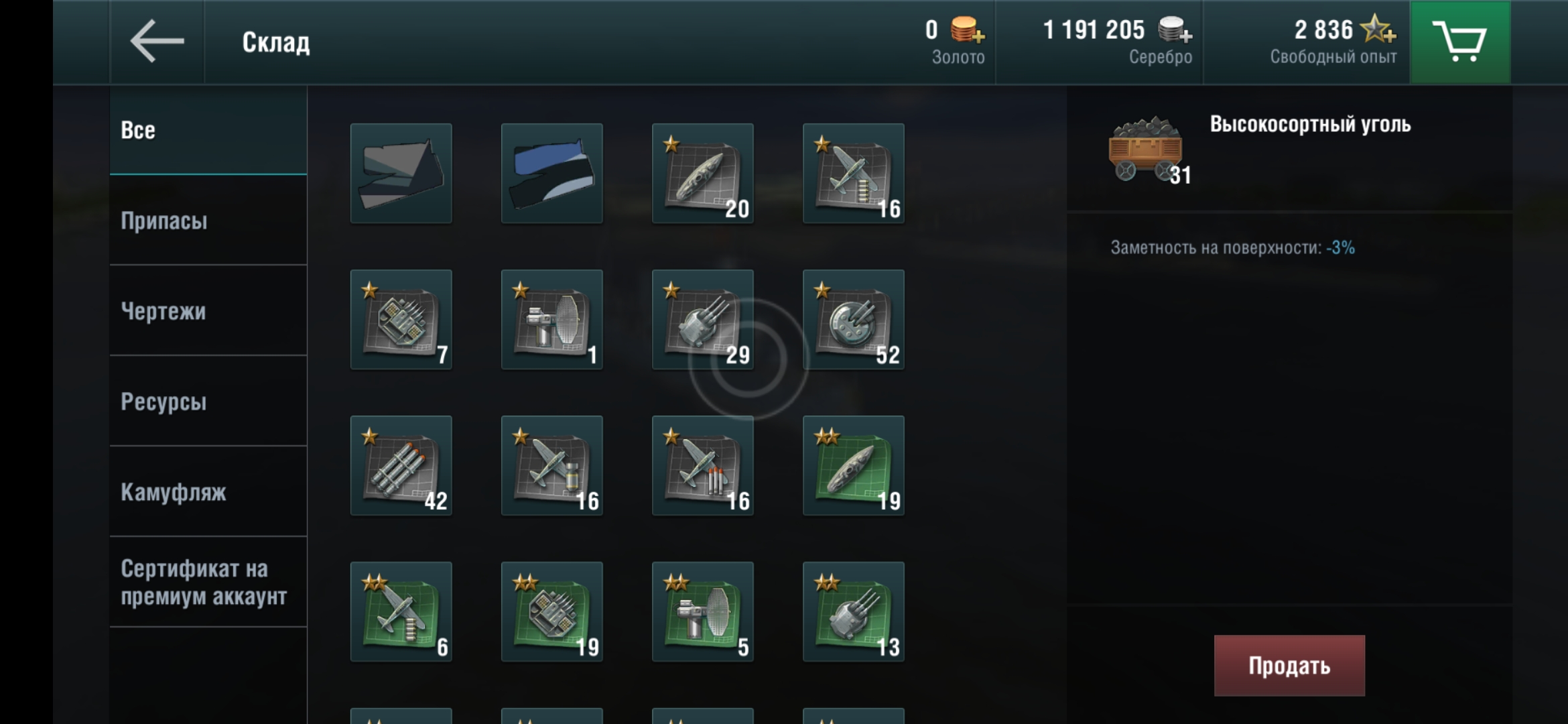Convert free experience via the star icon
The width and height of the screenshot is (1568, 724).
(x=1378, y=29)
